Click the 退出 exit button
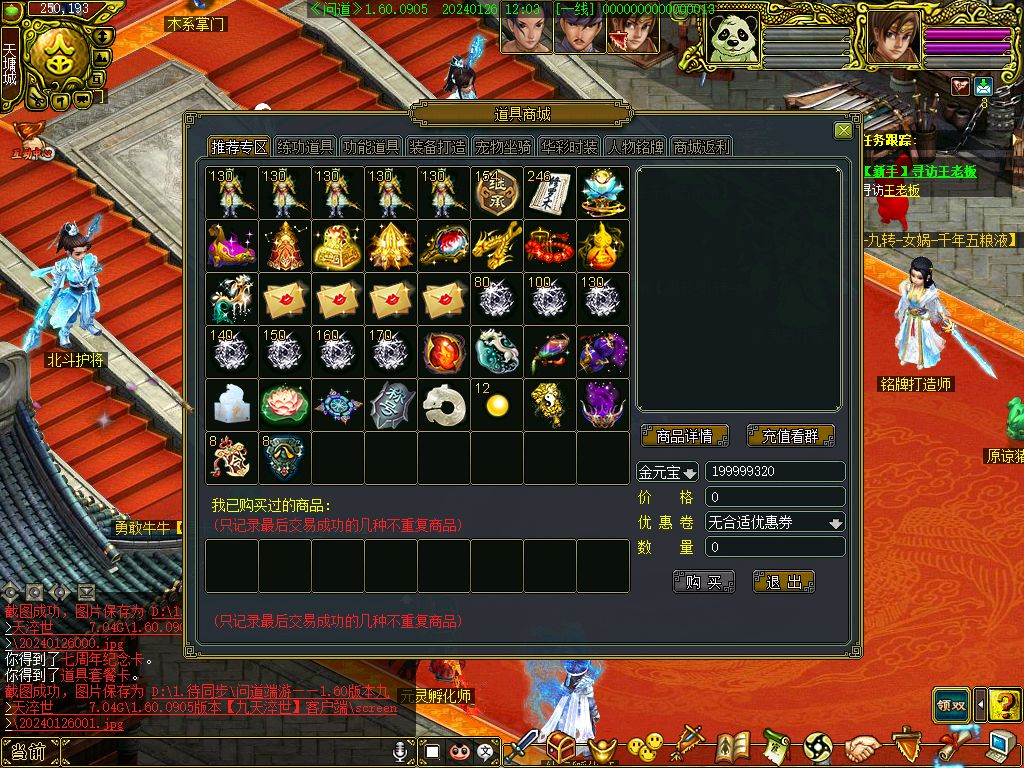 (784, 582)
